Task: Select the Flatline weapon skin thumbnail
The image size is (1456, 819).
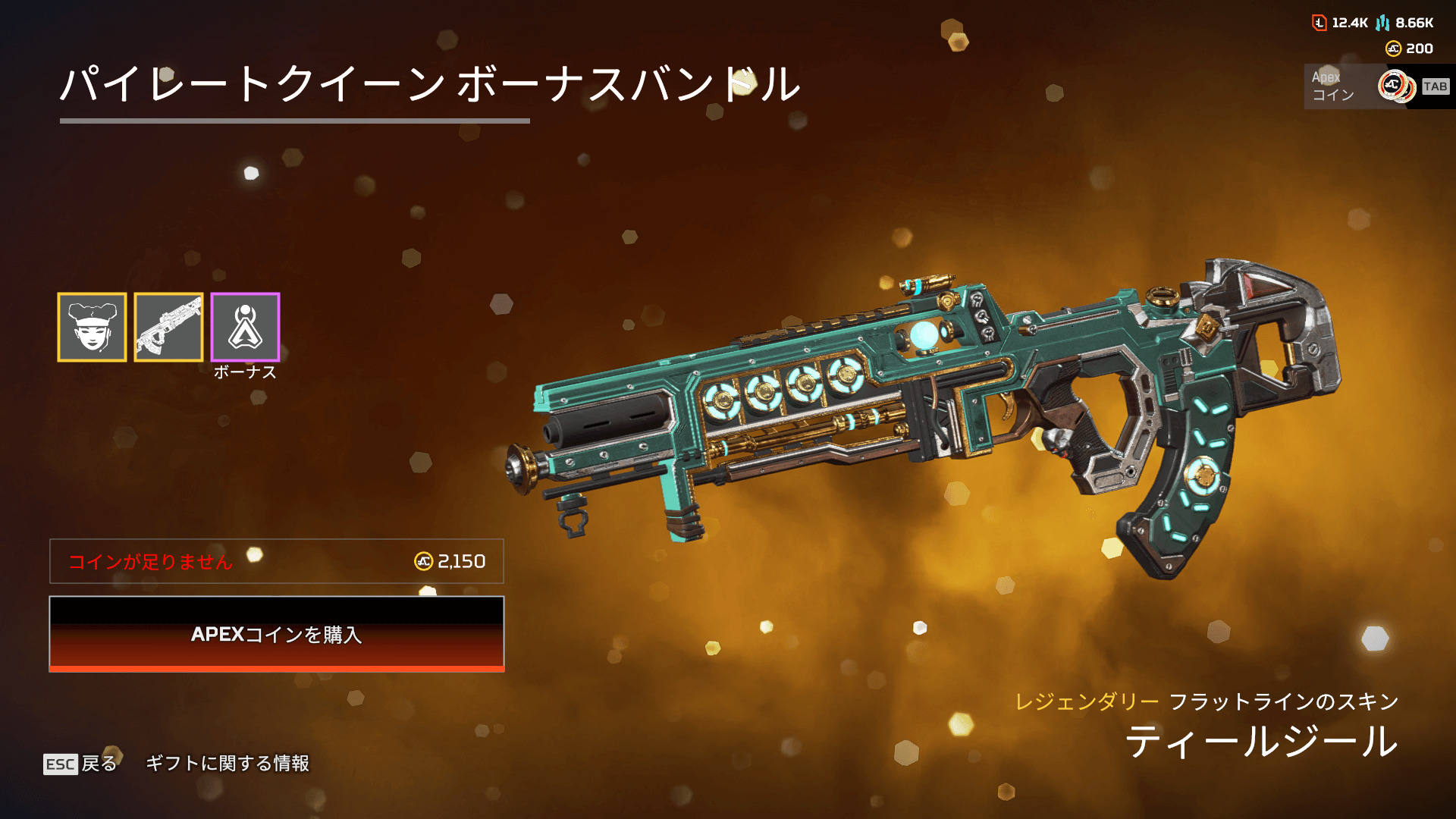Action: 168,327
